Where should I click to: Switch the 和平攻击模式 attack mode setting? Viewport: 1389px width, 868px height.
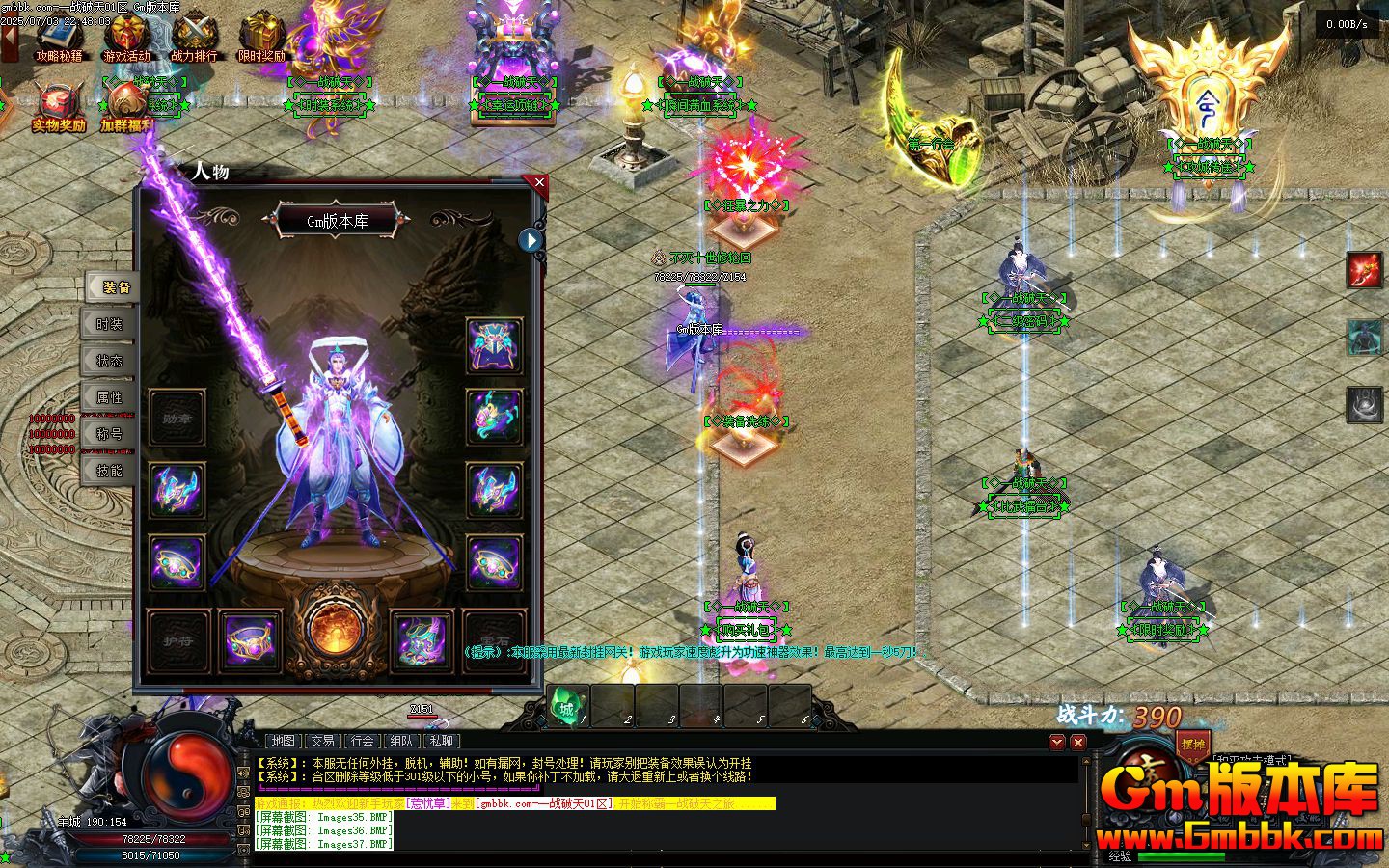(1251, 758)
